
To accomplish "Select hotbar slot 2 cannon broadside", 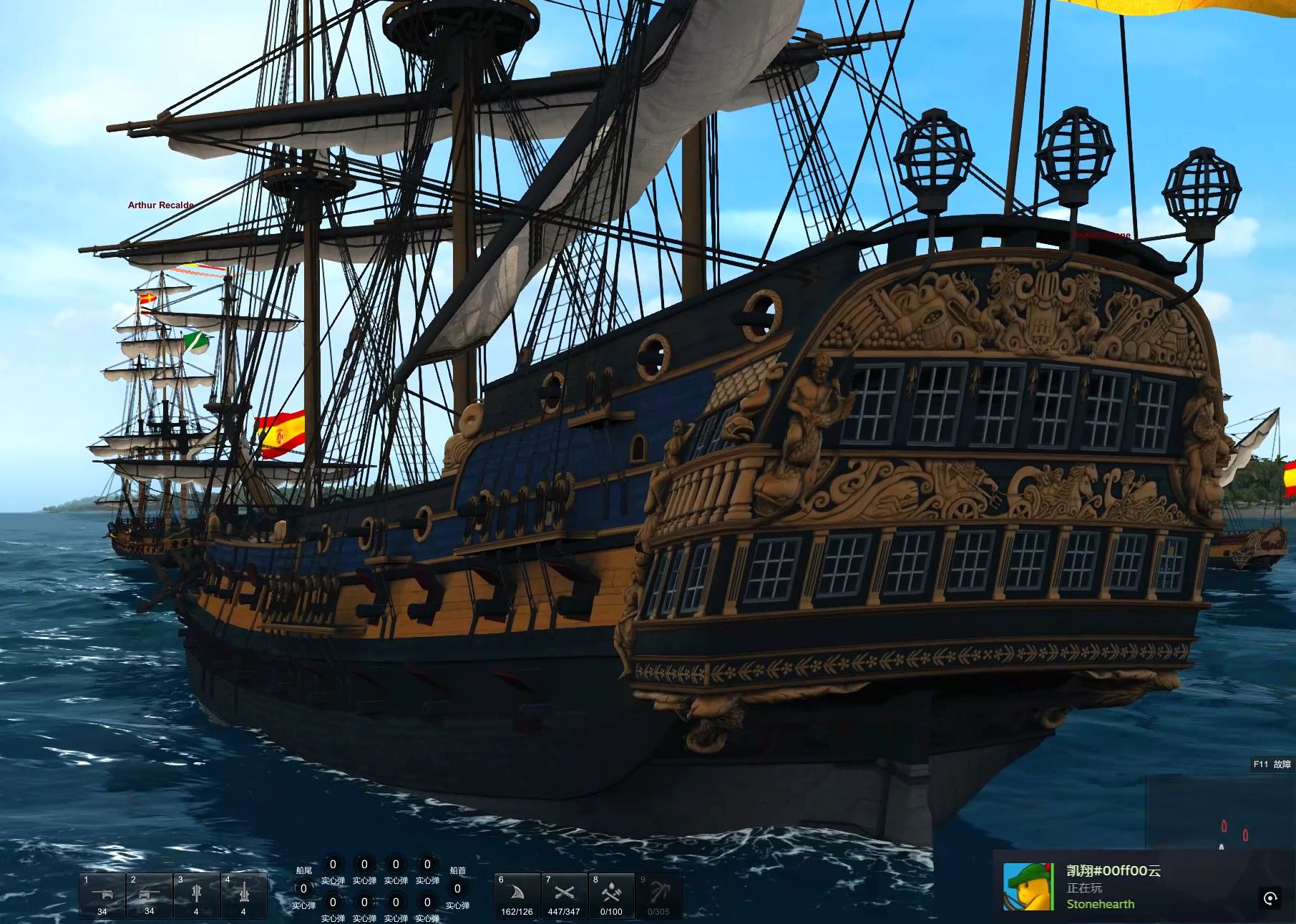I will 149,895.
